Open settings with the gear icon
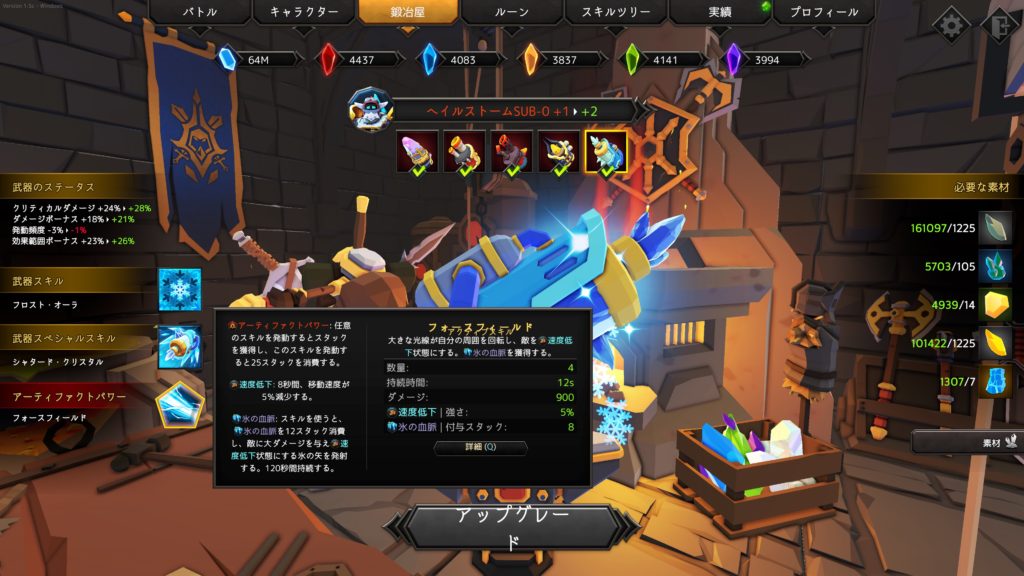The image size is (1024, 576). (950, 26)
